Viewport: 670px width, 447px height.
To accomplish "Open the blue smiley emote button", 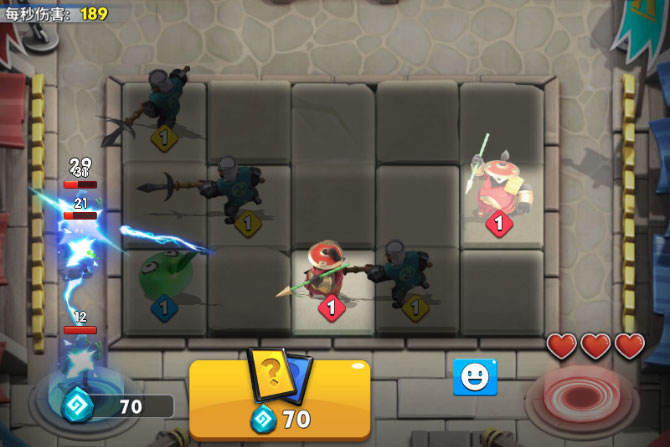I will [475, 377].
